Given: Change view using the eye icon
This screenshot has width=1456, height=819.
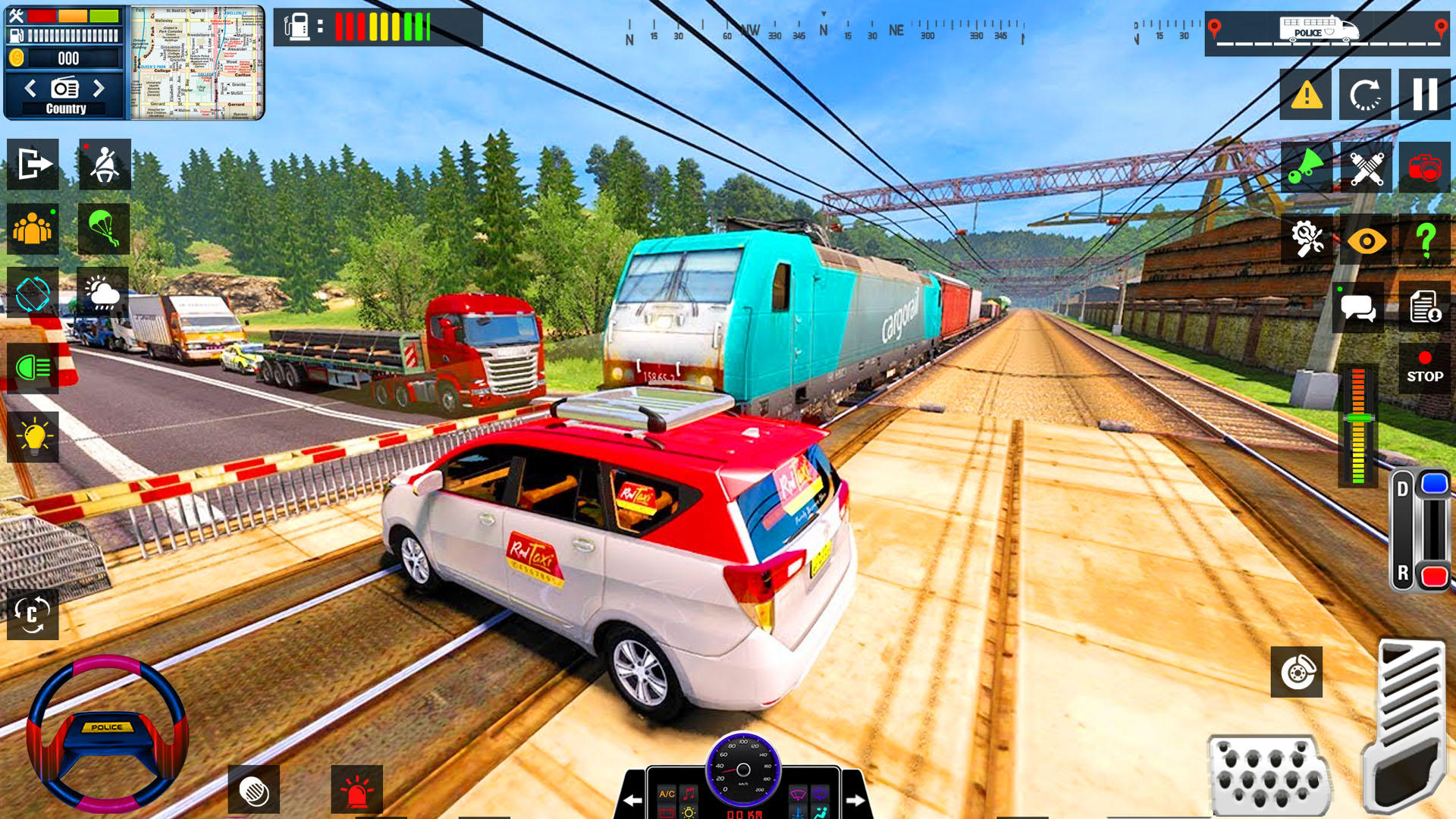Looking at the screenshot, I should tap(1366, 241).
